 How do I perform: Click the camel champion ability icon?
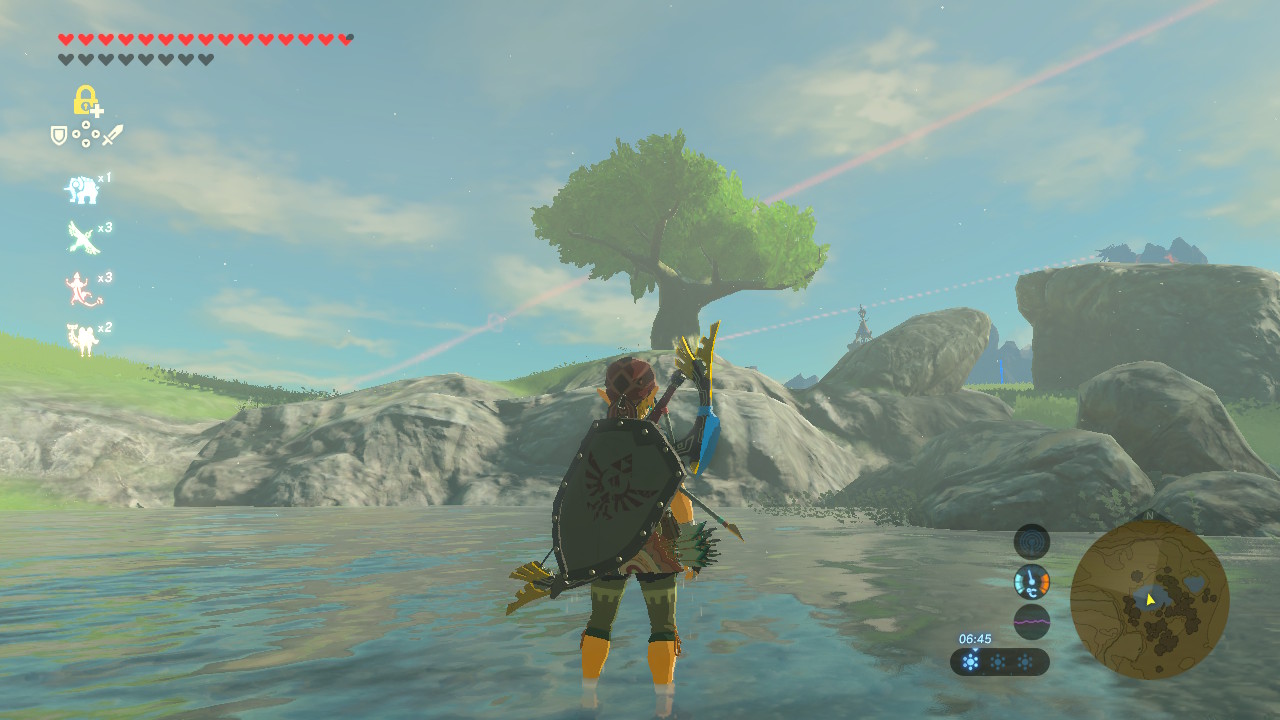coord(82,339)
